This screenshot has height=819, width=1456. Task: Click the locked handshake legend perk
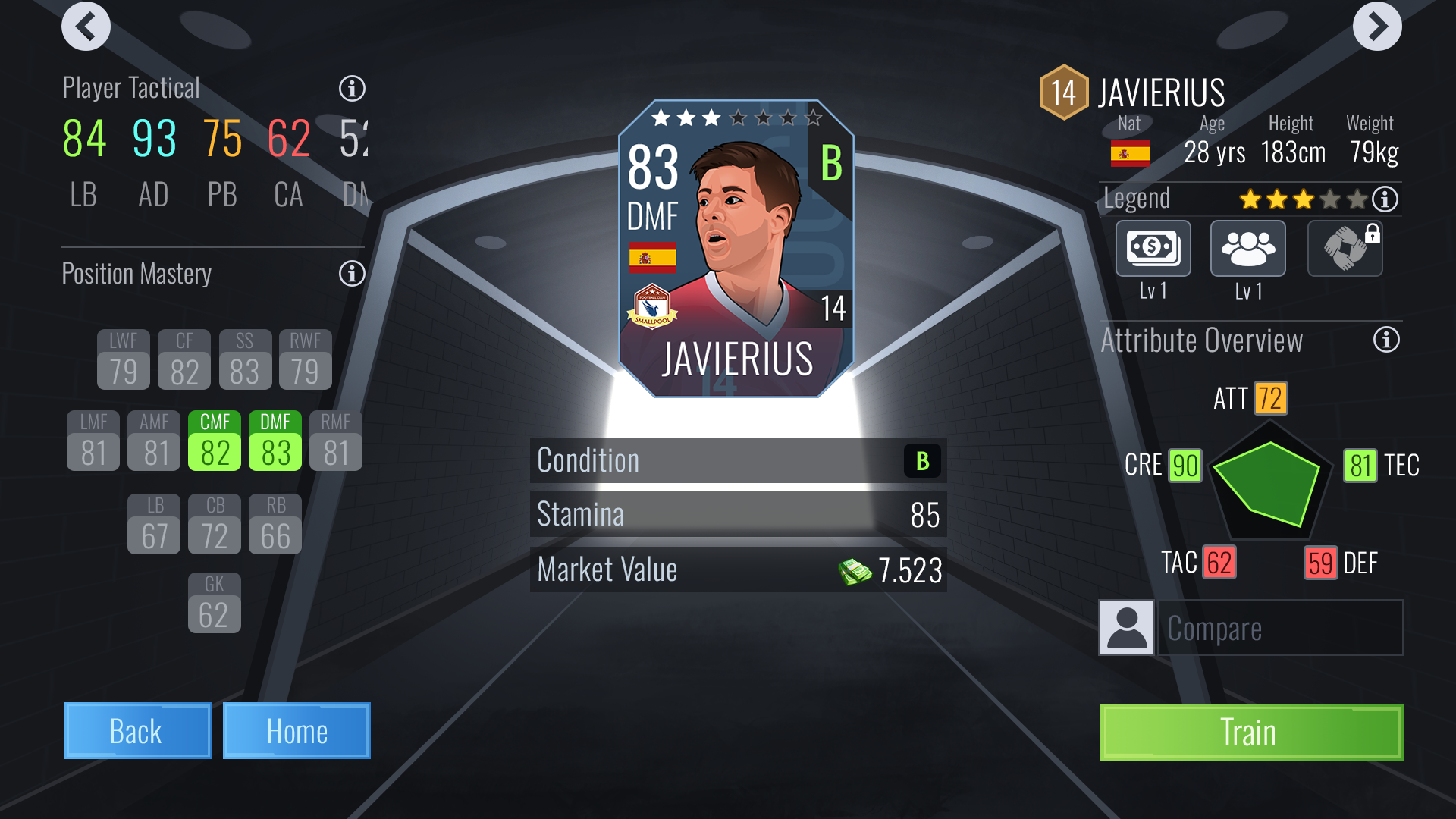(1345, 249)
